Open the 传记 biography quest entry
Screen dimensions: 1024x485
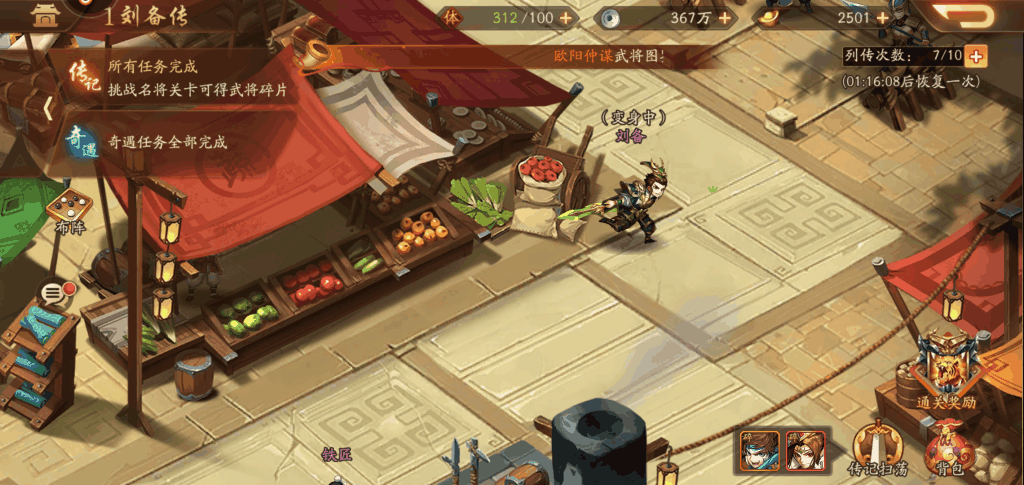point(83,76)
